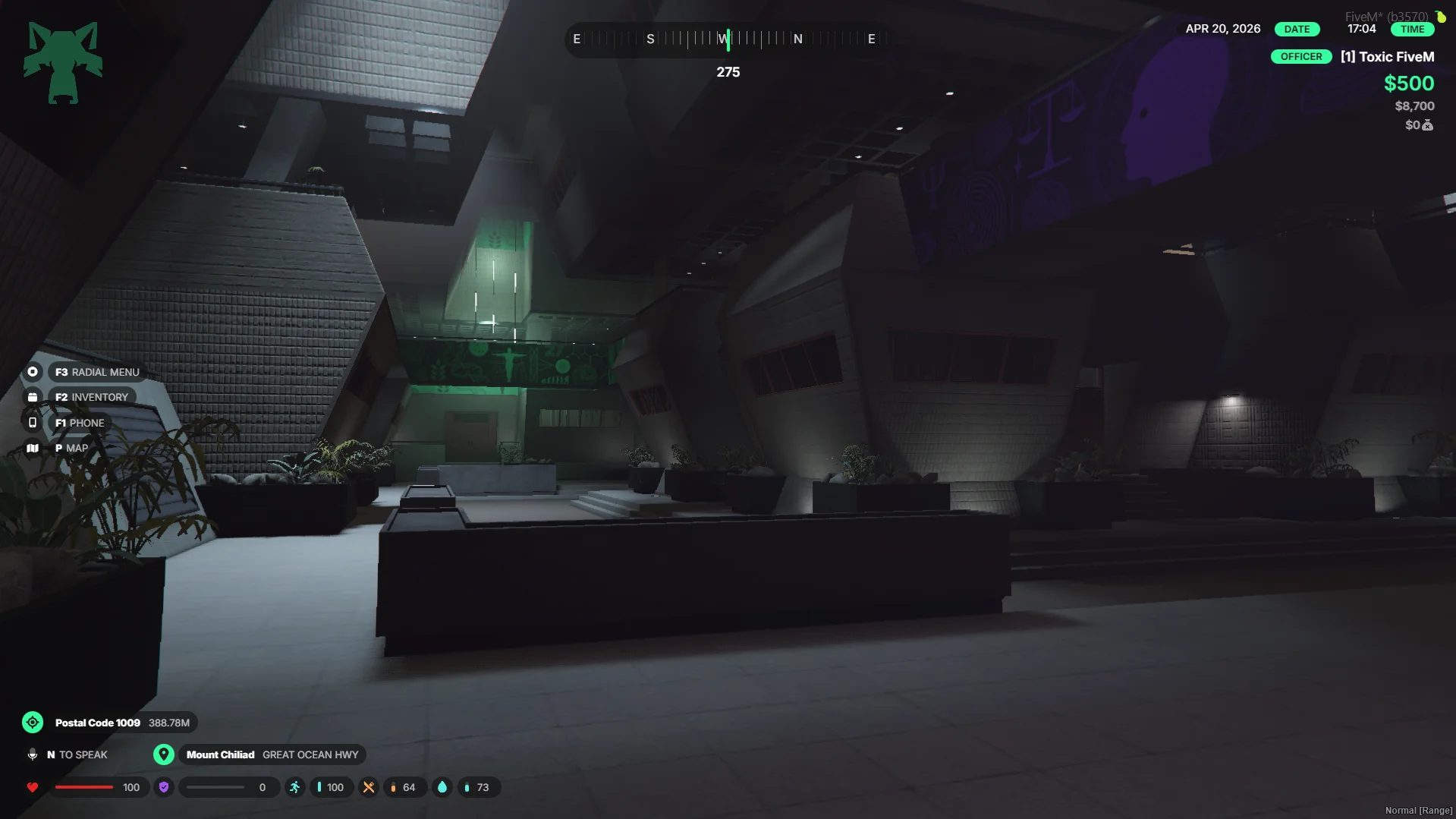Screen dimensions: 1456x819
Task: Select the Mount Chiliad location pin
Action: tap(164, 754)
